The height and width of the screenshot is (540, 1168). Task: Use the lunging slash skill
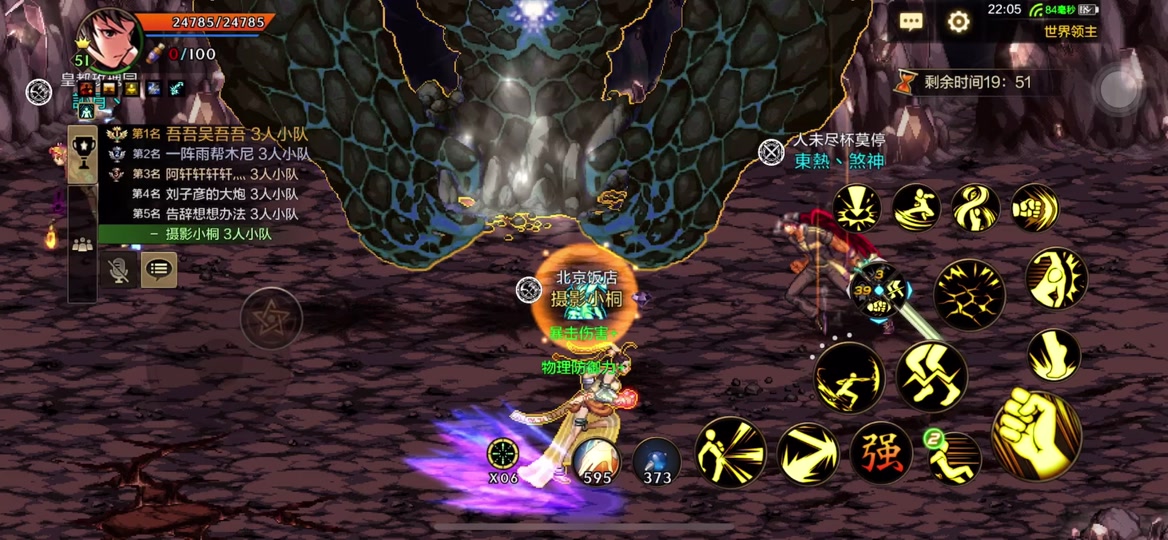pyautogui.click(x=850, y=378)
